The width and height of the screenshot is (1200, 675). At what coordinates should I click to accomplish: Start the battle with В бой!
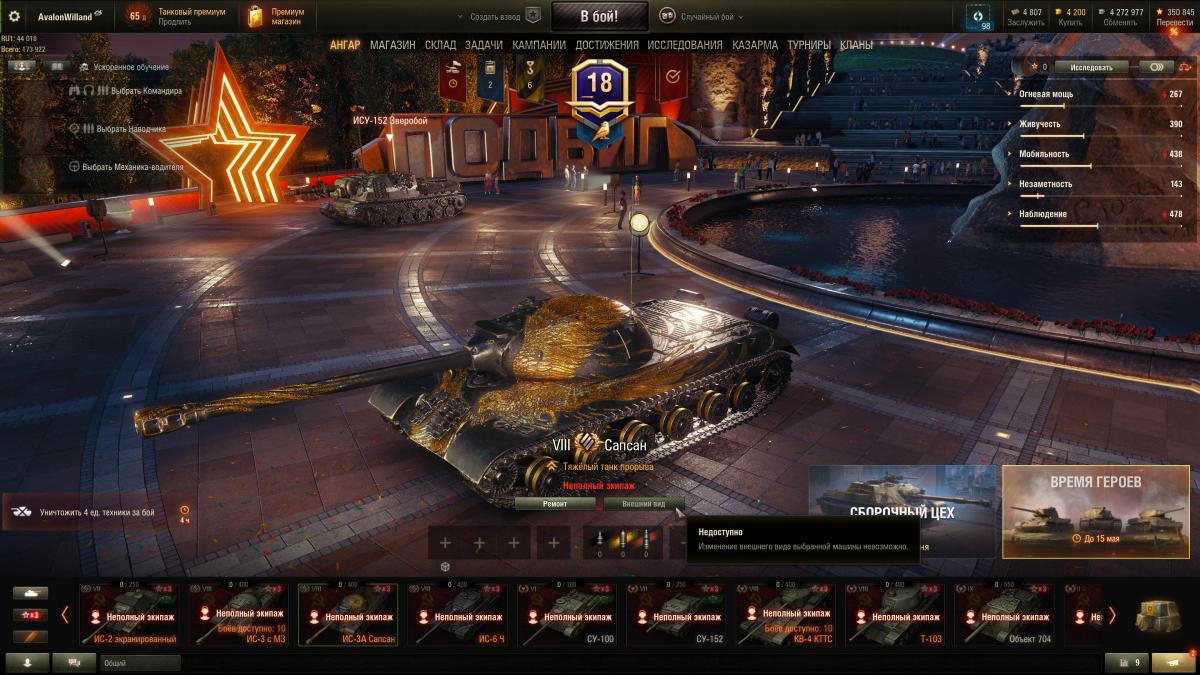[600, 16]
